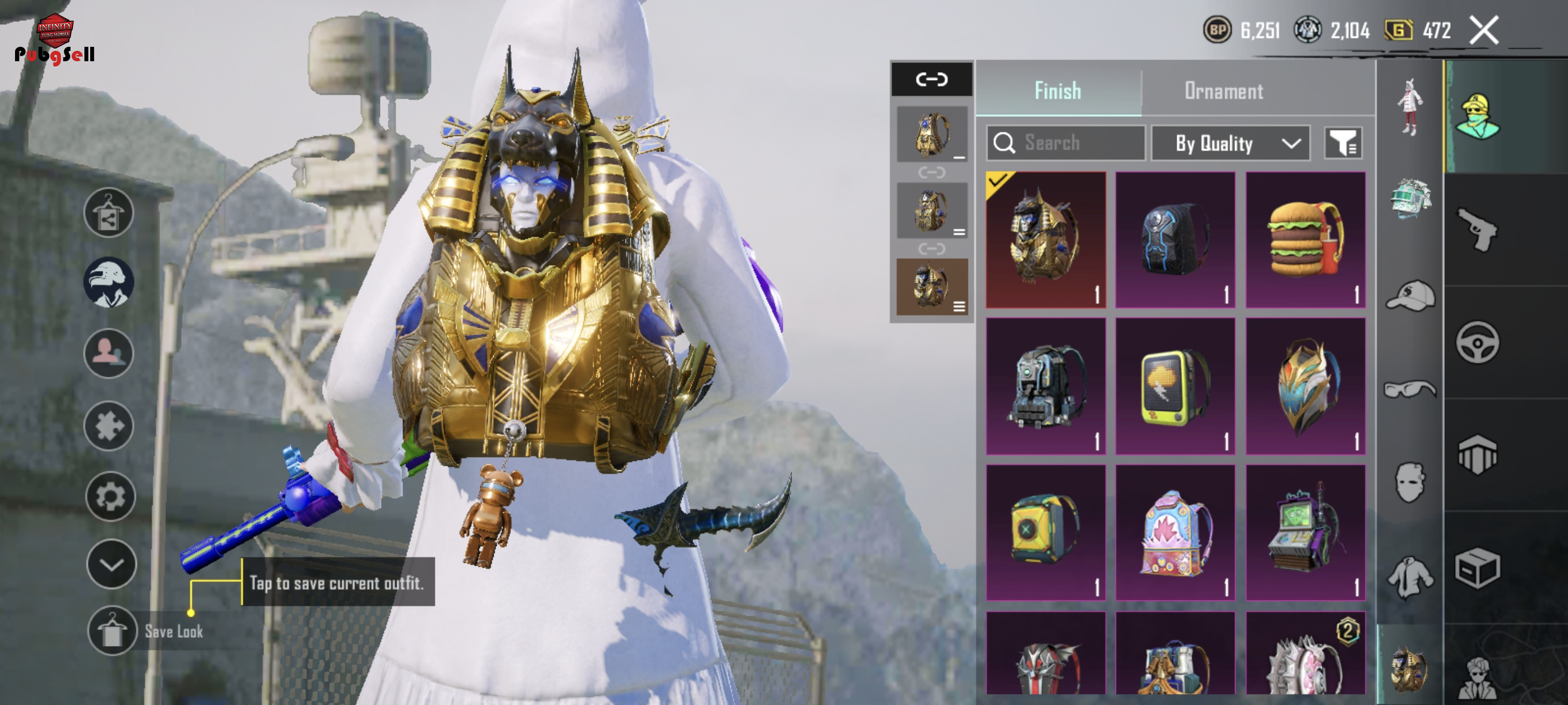
Task: Choose the sunglasses accessory category
Action: tap(1410, 389)
